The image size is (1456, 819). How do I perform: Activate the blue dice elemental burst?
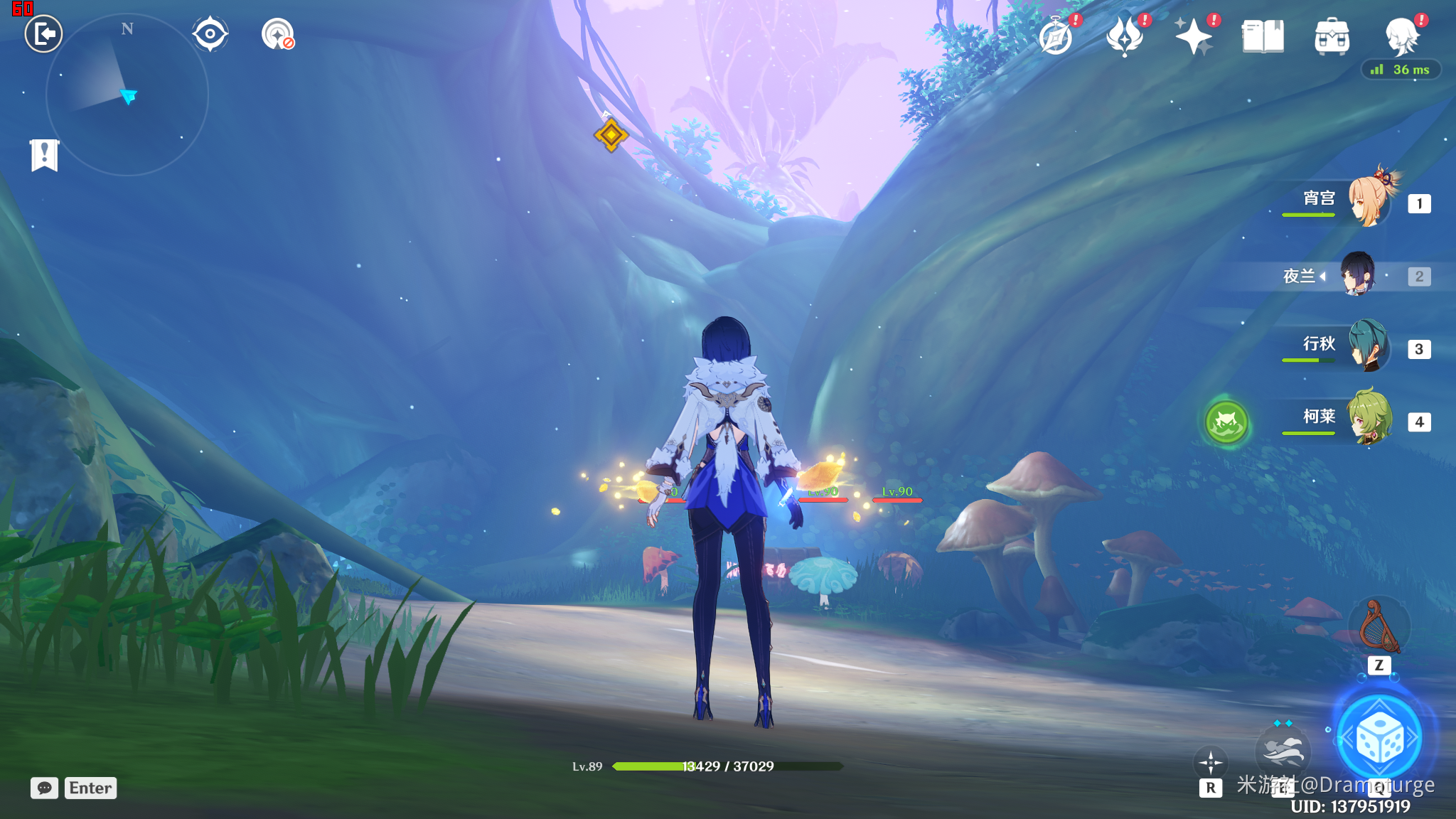1379,739
